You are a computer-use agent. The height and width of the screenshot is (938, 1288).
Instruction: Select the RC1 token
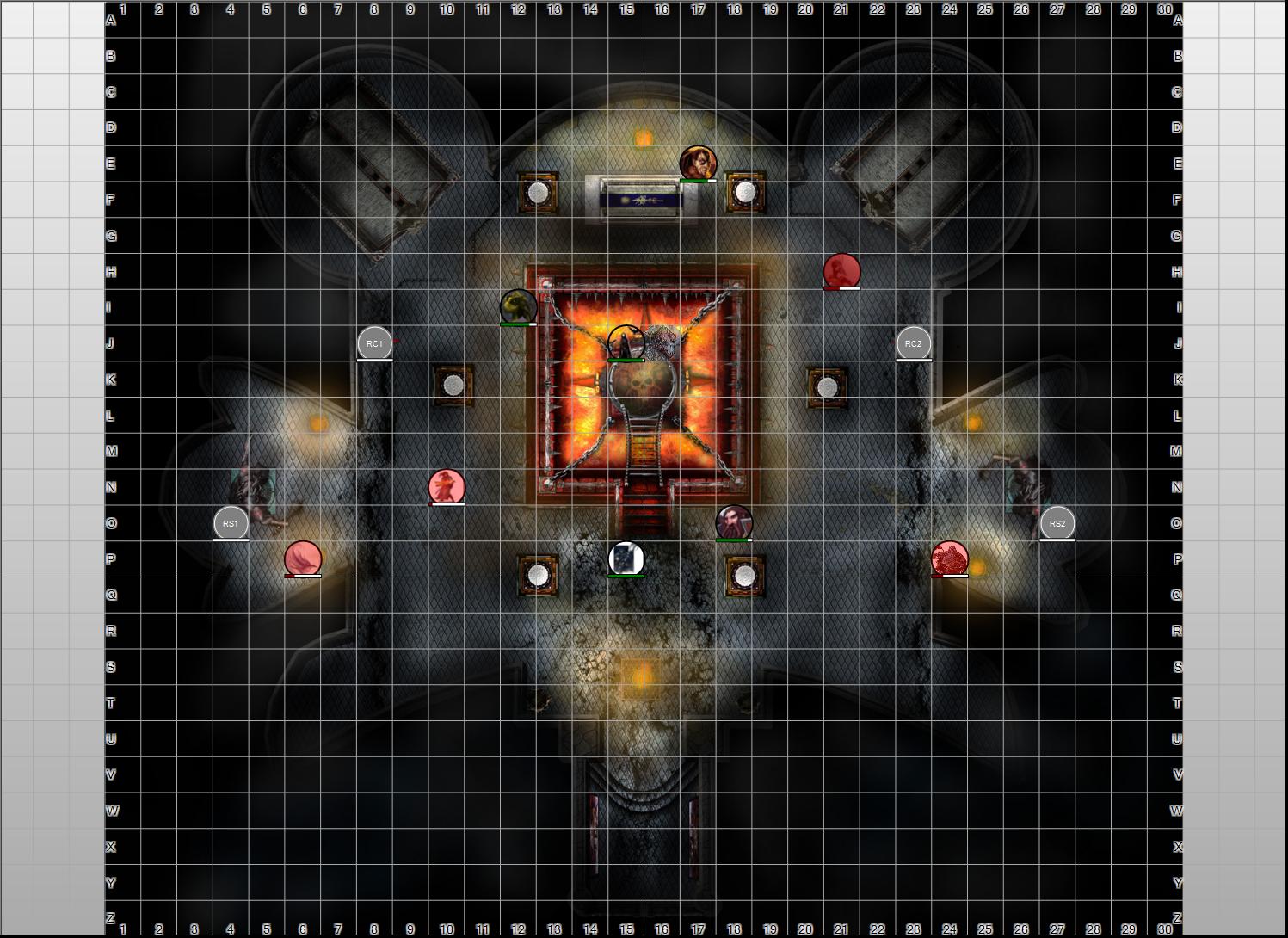374,343
